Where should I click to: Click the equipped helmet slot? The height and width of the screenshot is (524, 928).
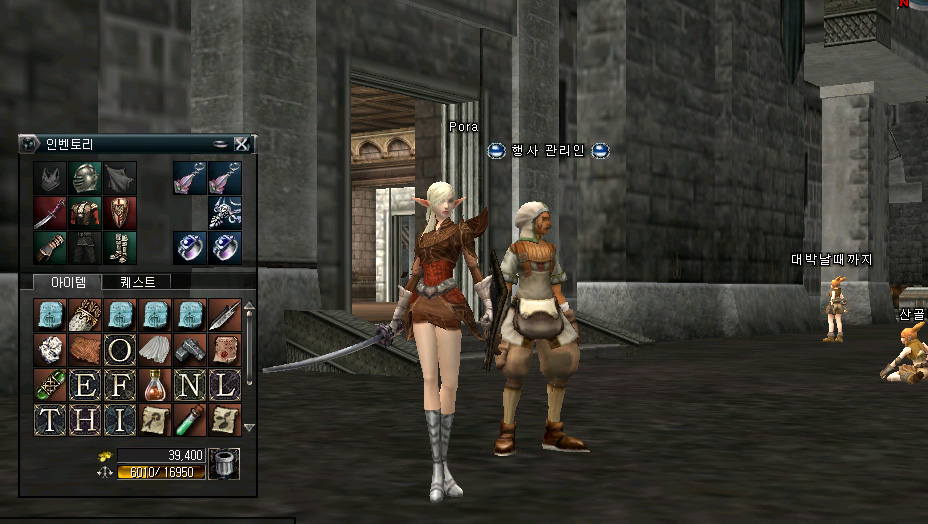[85, 178]
